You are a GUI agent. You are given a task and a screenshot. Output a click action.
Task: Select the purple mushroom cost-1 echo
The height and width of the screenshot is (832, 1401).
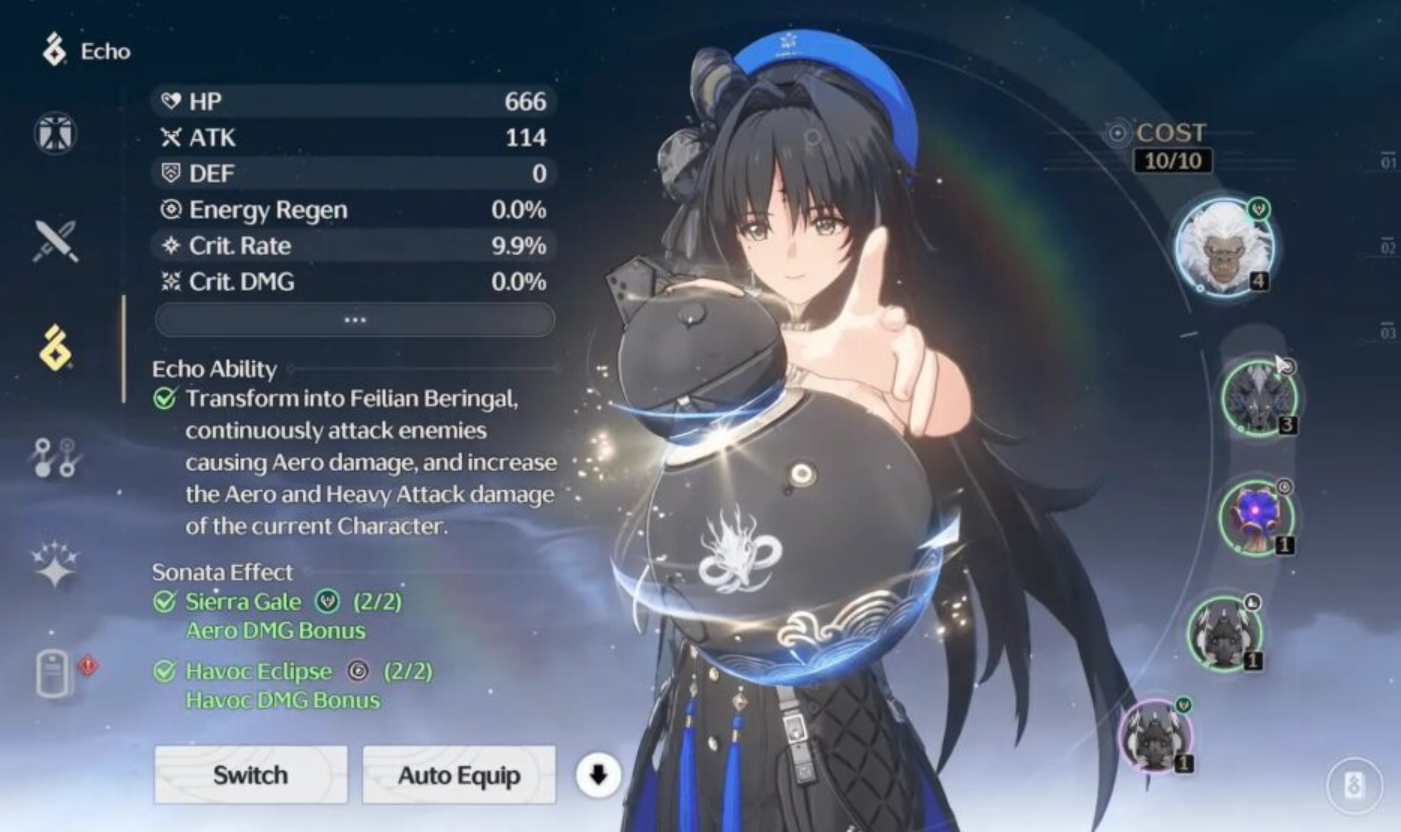[1256, 518]
